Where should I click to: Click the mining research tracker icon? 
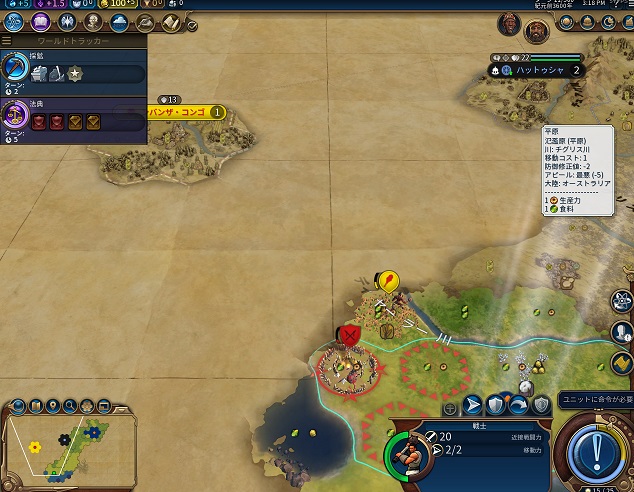[16, 67]
